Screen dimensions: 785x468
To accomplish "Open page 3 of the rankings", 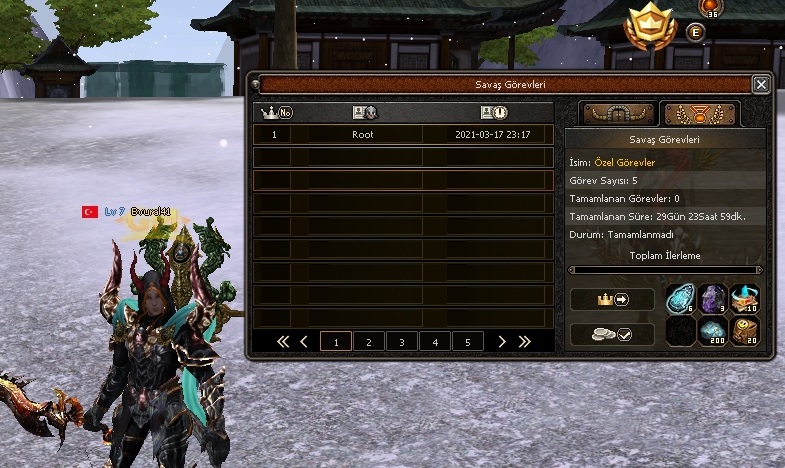I will point(402,342).
